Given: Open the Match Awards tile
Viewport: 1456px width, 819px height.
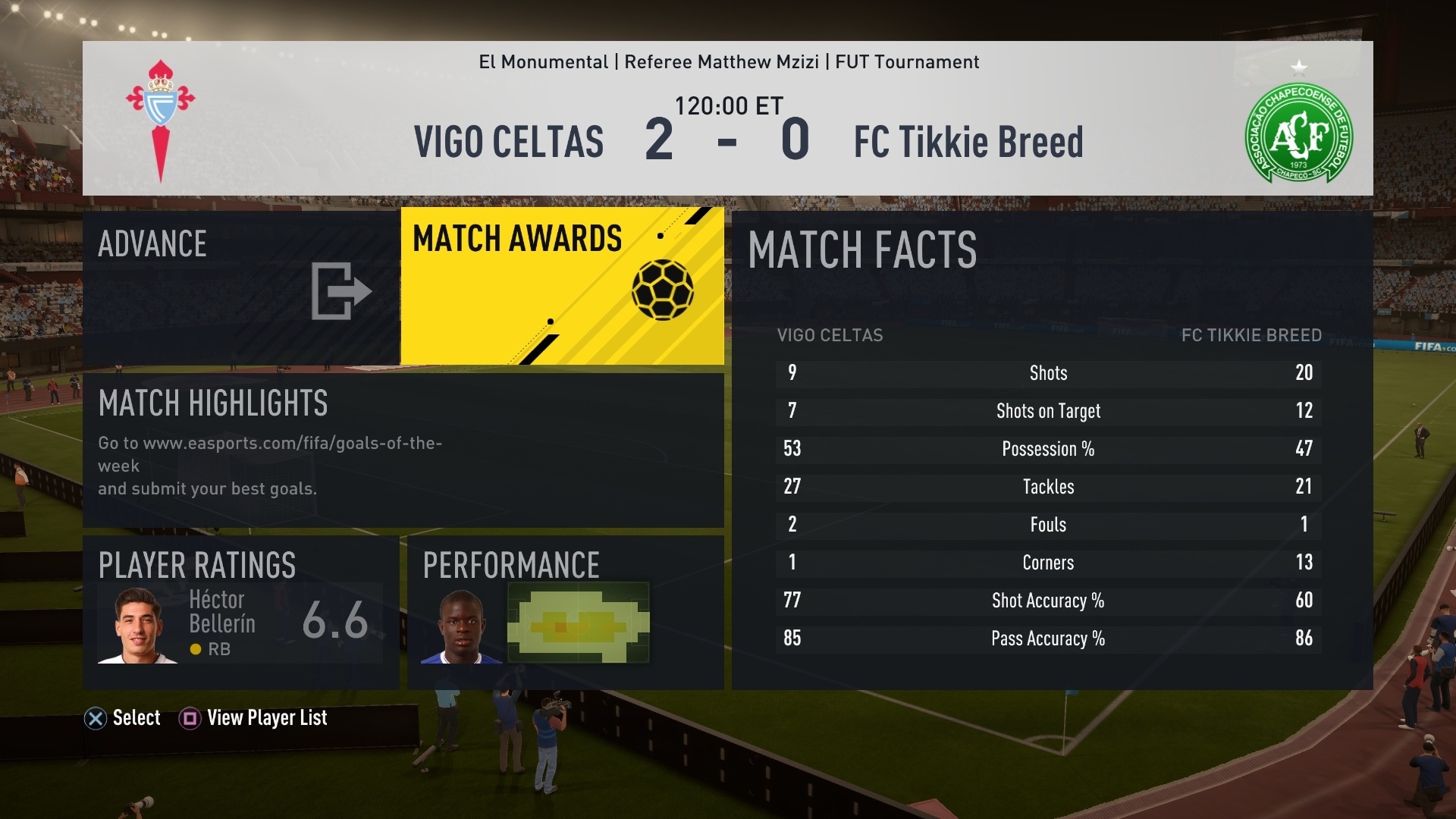Looking at the screenshot, I should pyautogui.click(x=562, y=286).
